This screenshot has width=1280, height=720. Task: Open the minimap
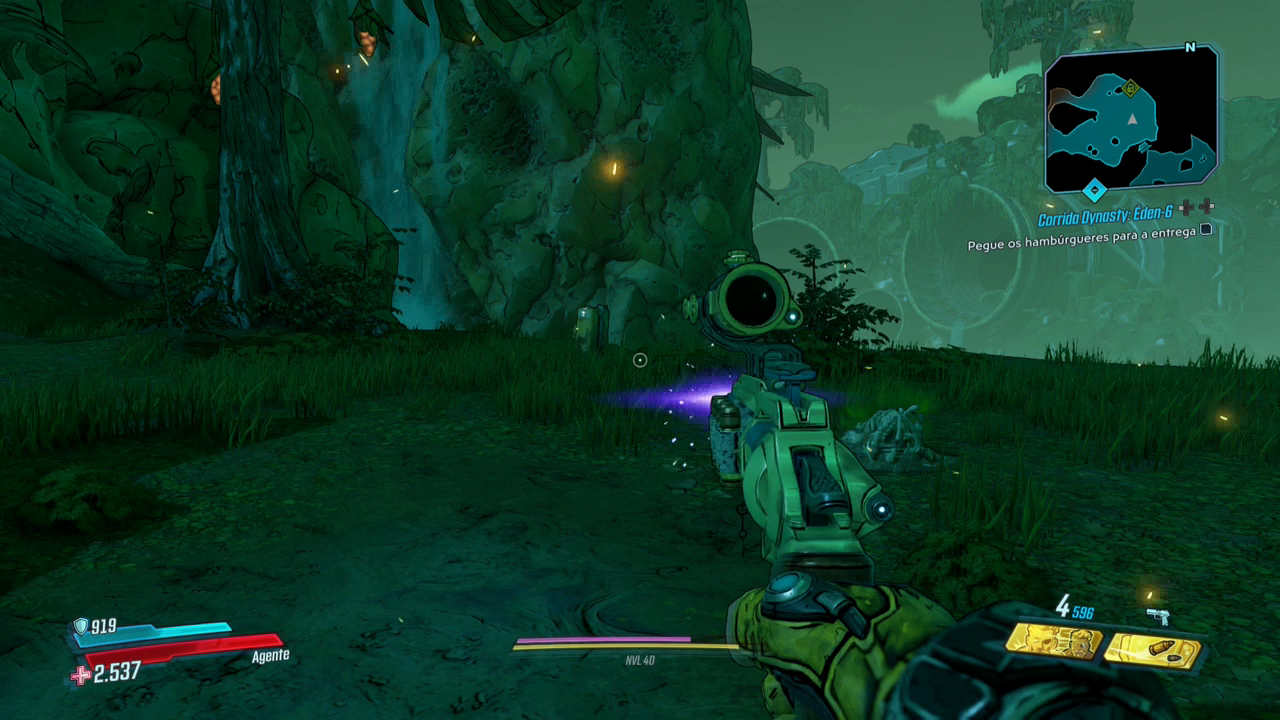pos(1131,120)
